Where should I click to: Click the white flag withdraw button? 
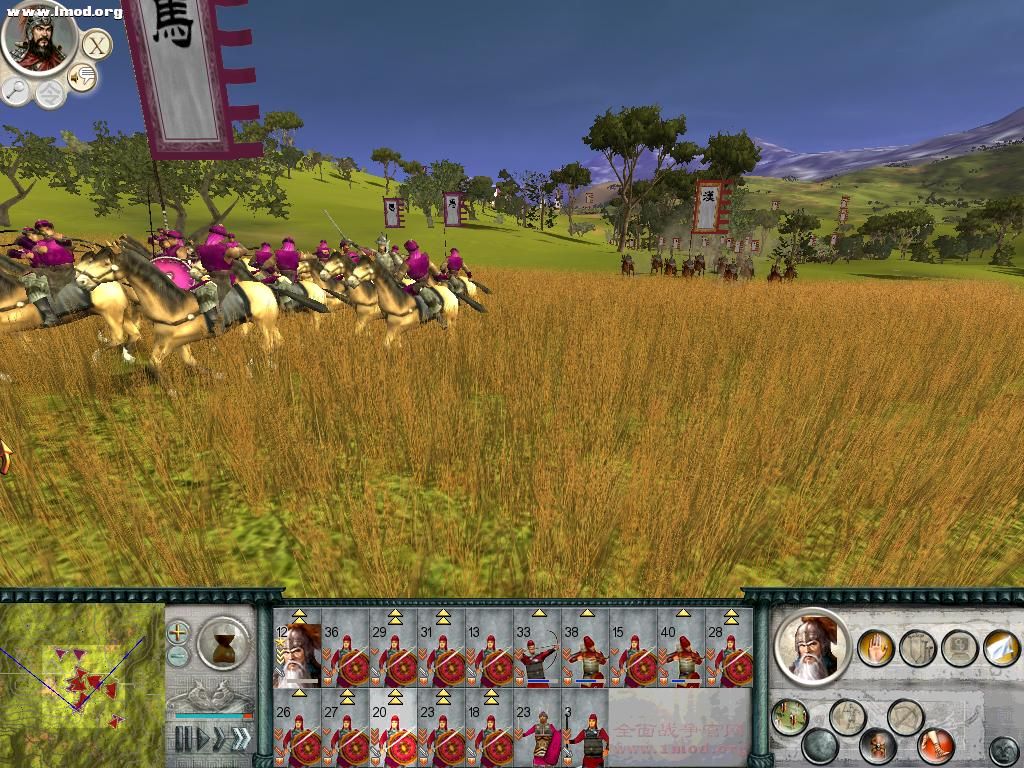[x=1001, y=648]
